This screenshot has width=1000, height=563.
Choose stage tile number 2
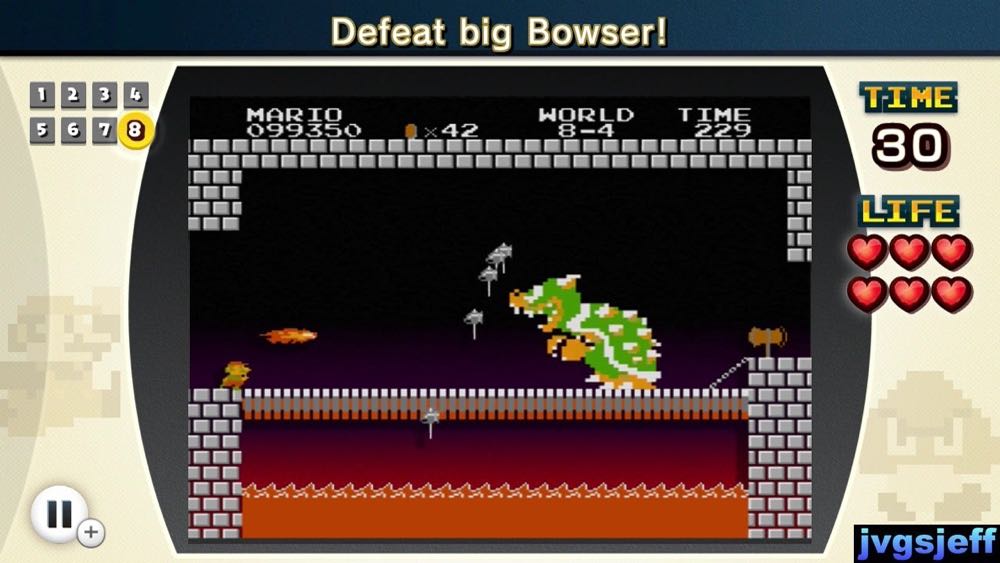pos(72,96)
